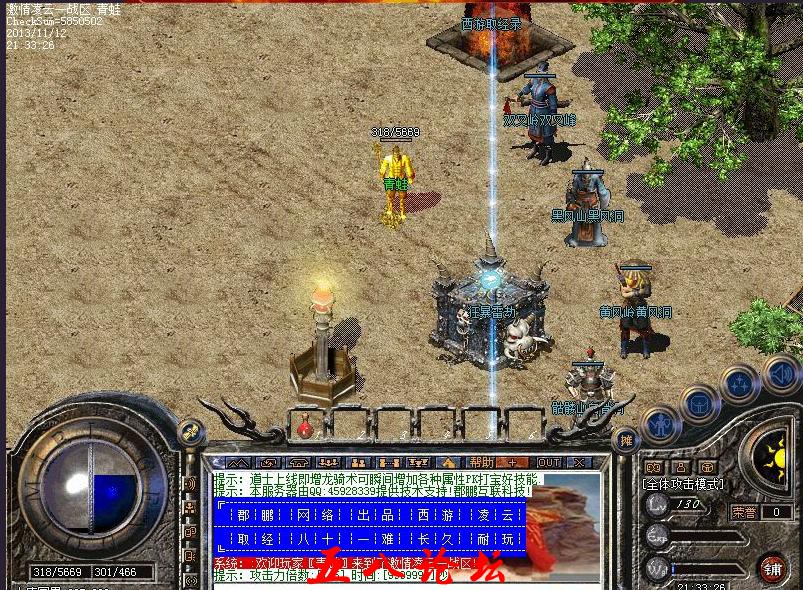Open the character figure round button
This screenshot has height=590, width=803.
coord(660,425)
